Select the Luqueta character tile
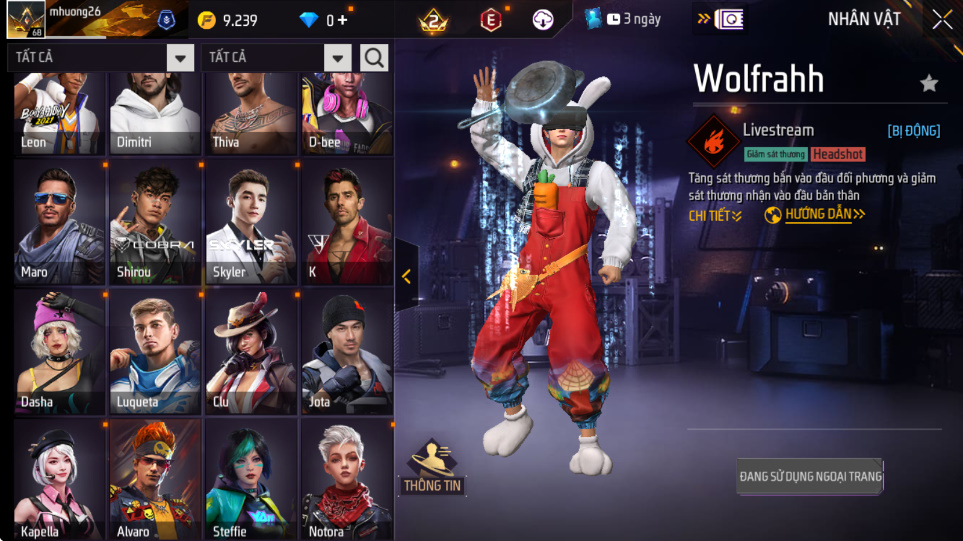This screenshot has width=963, height=541. [x=155, y=352]
